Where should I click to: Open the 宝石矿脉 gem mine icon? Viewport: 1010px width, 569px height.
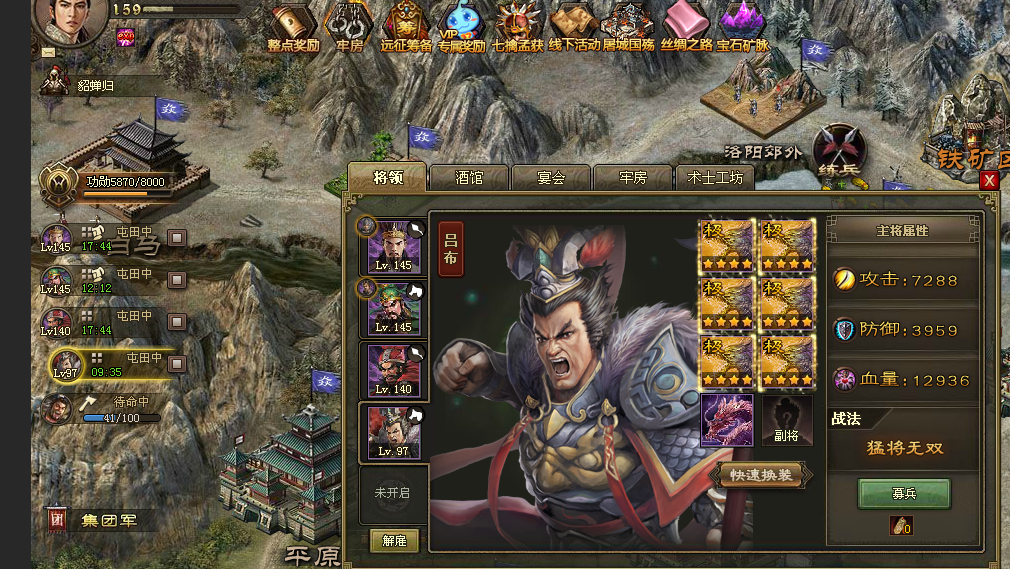742,27
